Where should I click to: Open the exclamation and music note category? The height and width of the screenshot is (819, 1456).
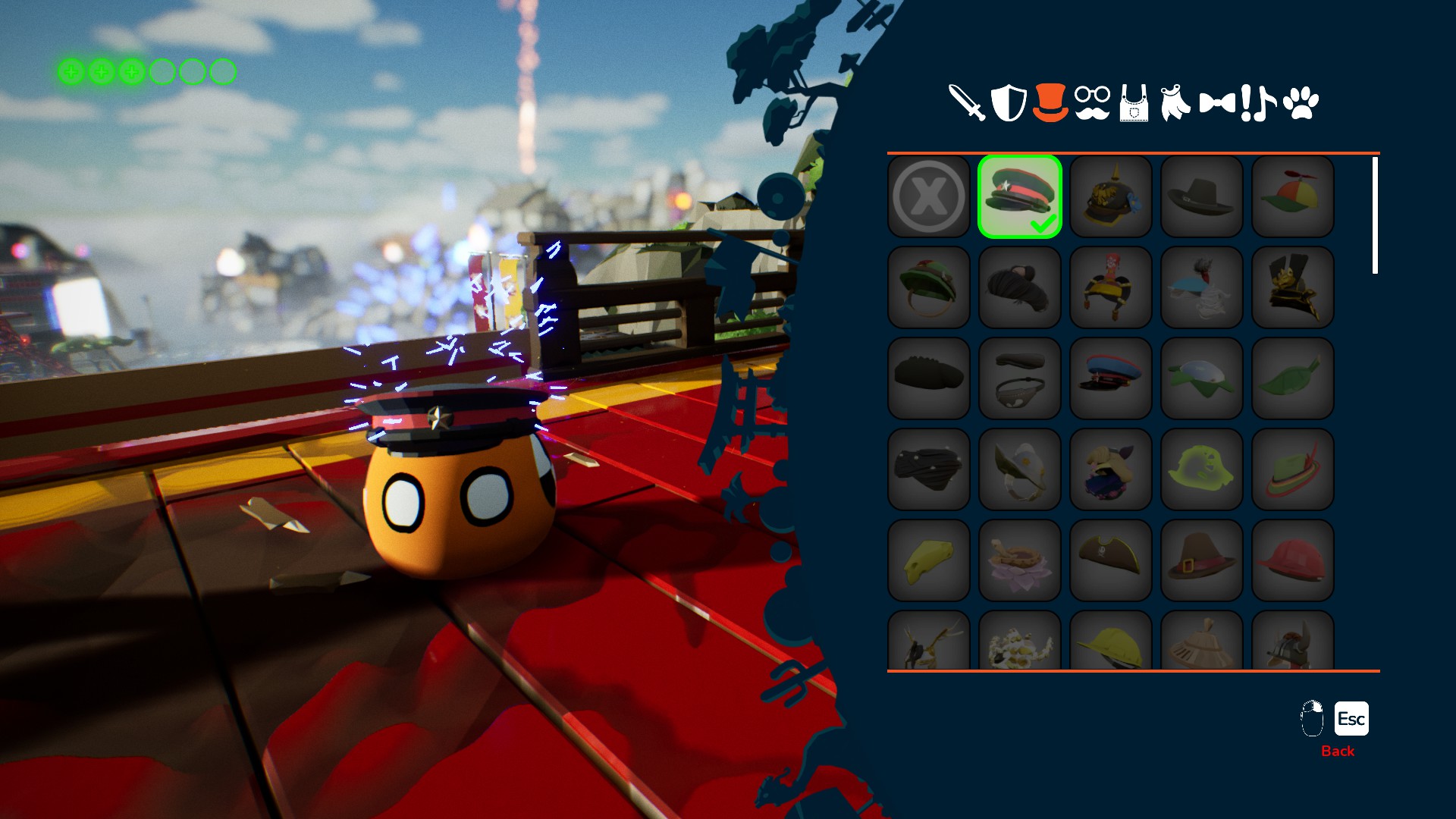pyautogui.click(x=1259, y=102)
